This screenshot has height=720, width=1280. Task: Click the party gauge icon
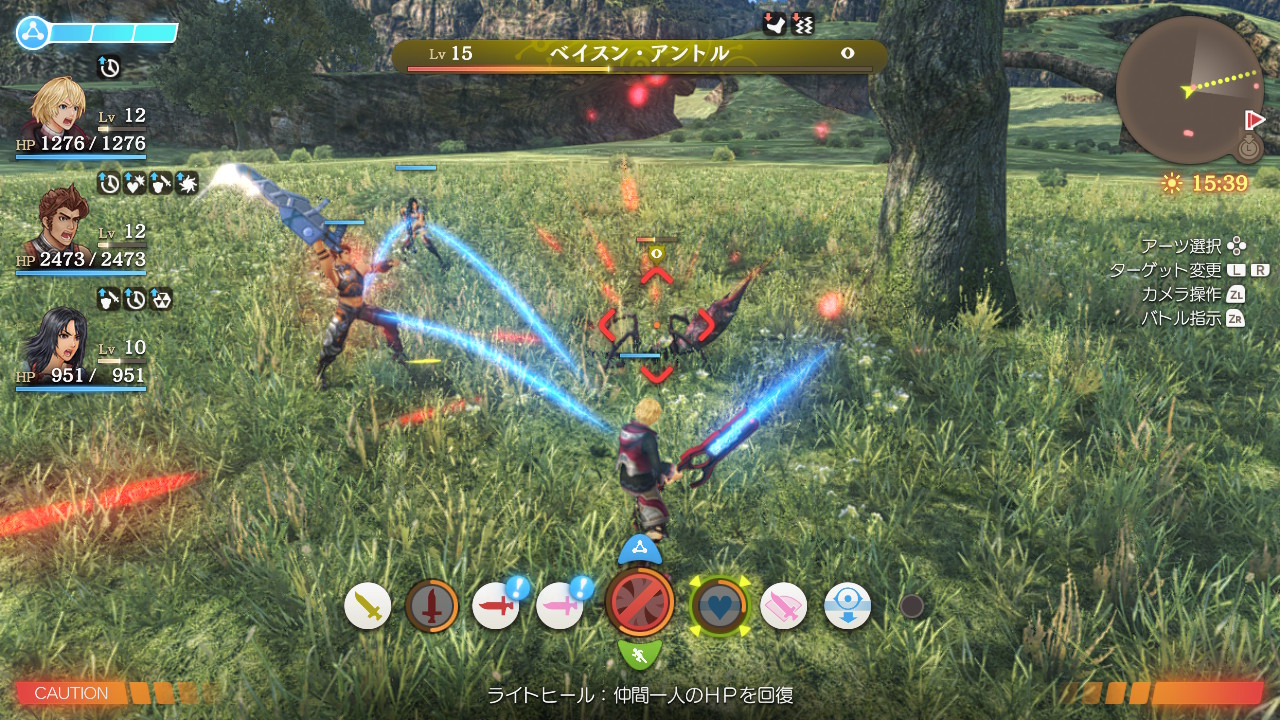coord(32,33)
